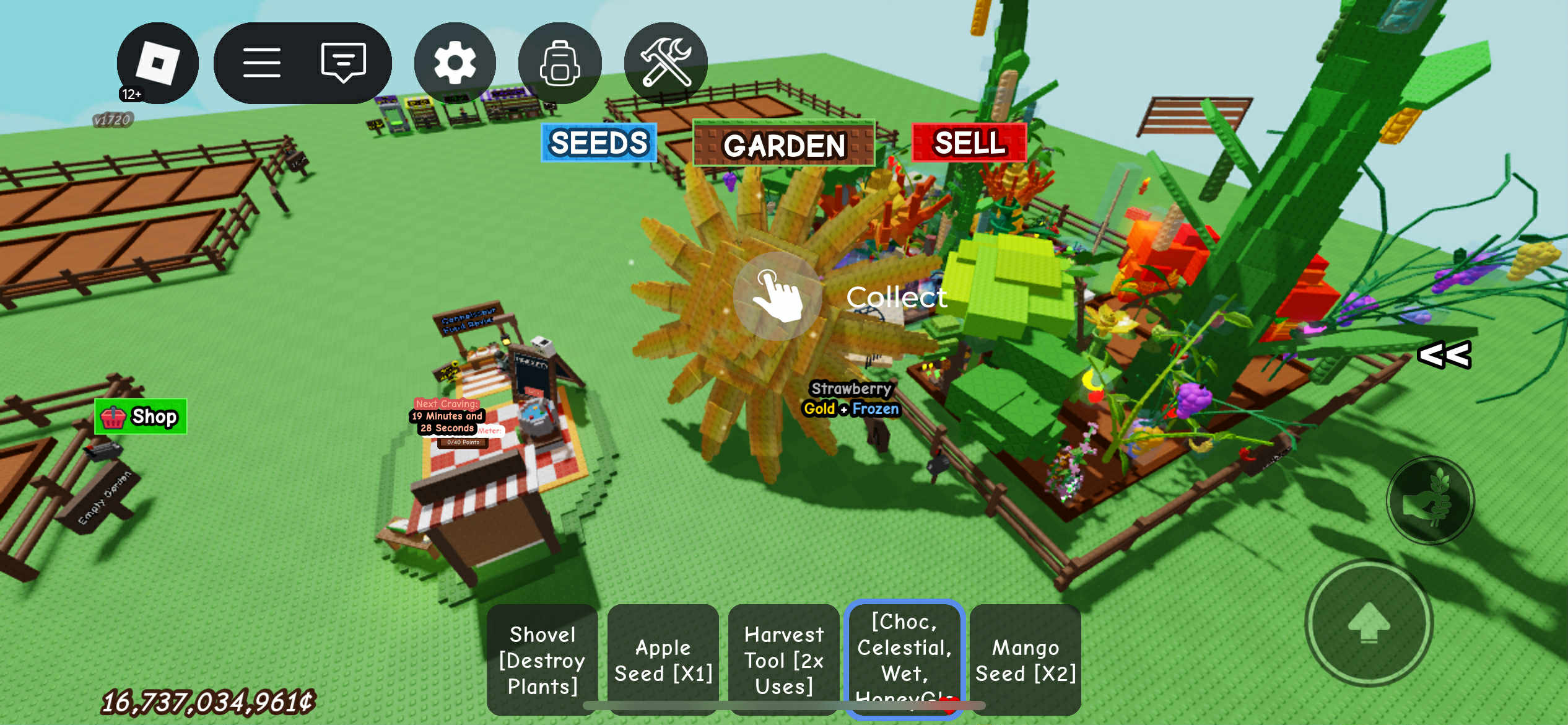Click the double-arrow collapse toggle

pos(1444,356)
